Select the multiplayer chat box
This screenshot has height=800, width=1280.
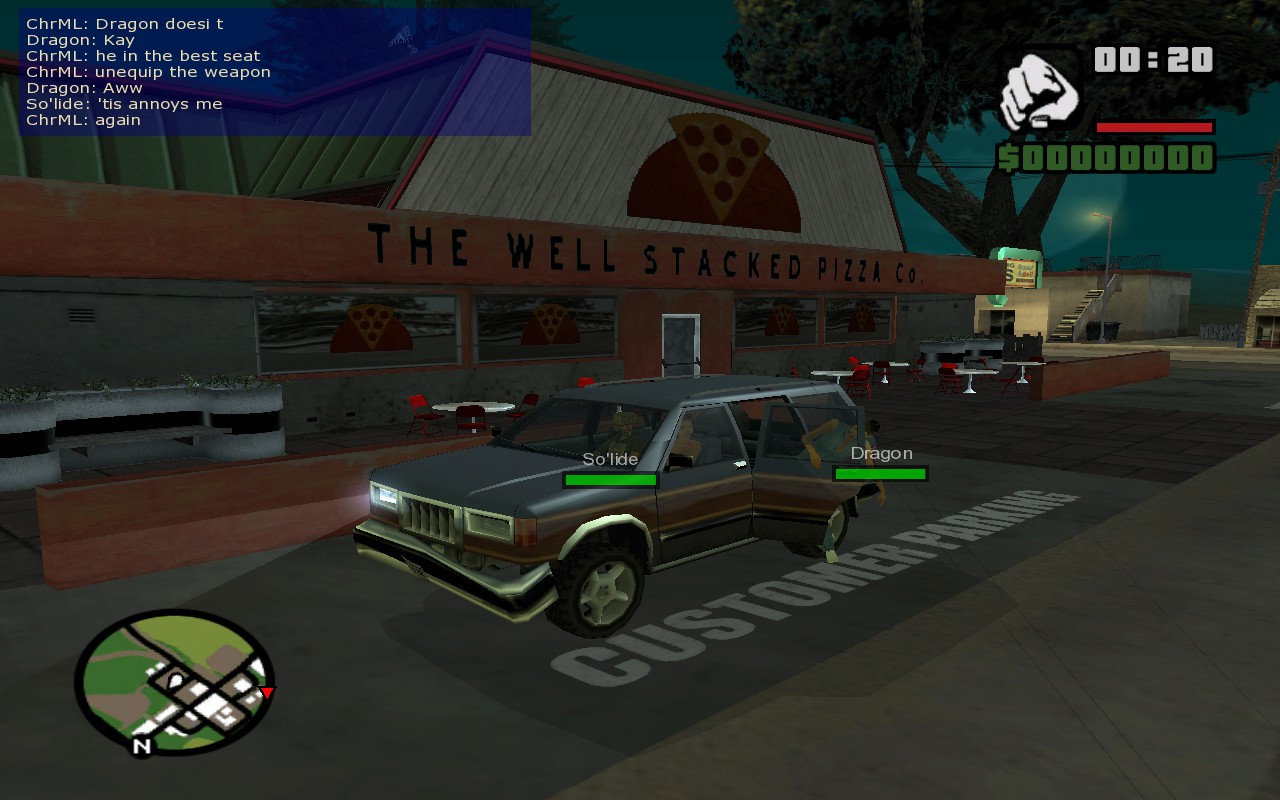tap(275, 72)
